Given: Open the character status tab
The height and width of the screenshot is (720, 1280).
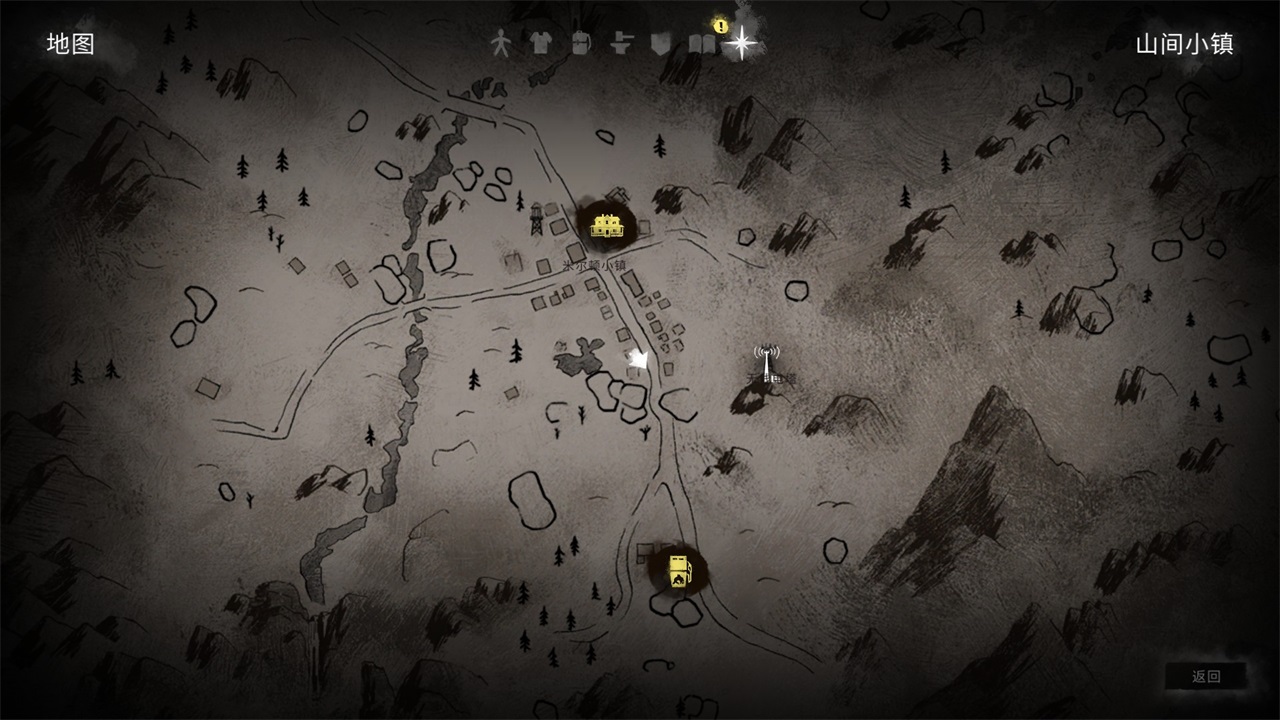Looking at the screenshot, I should coord(500,44).
